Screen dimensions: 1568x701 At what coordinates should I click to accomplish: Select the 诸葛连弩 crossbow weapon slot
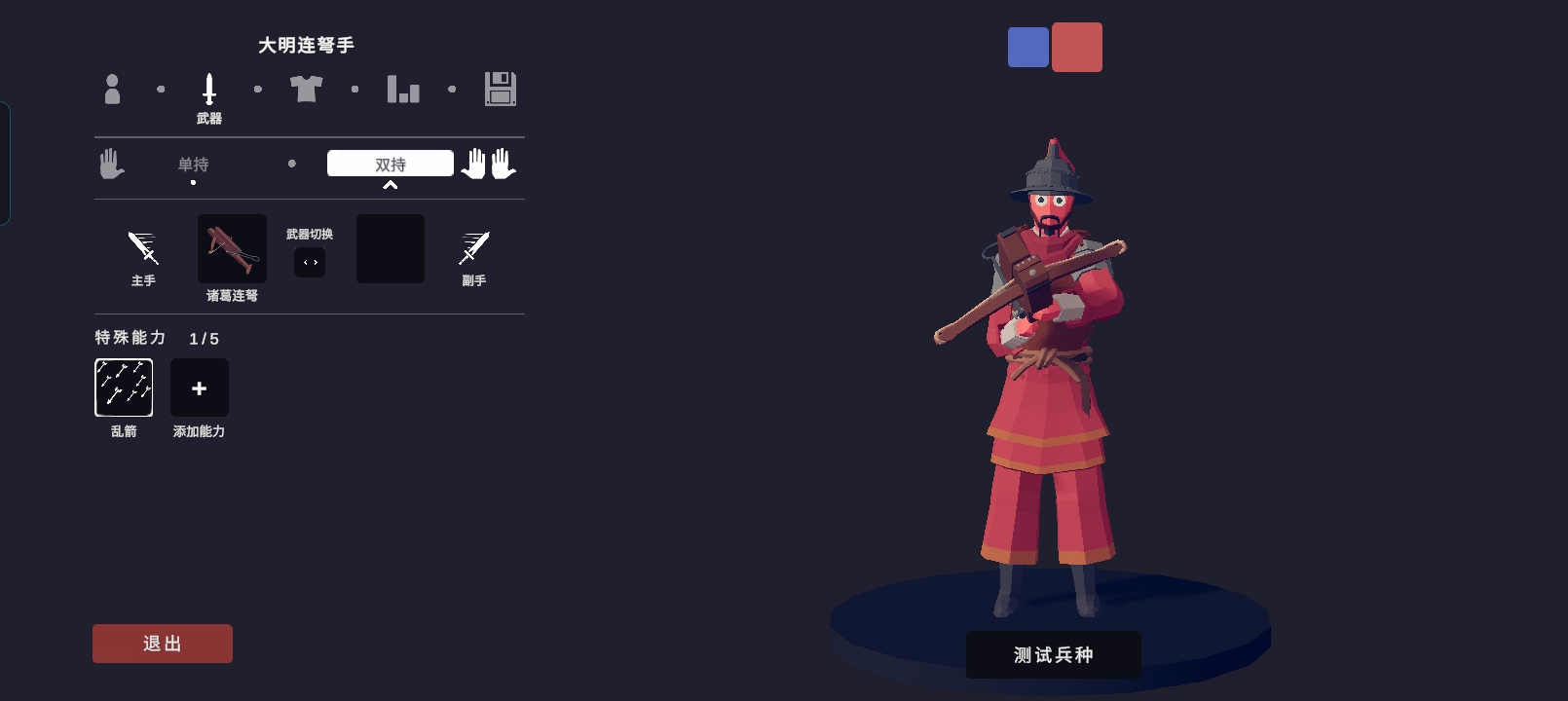coord(232,249)
